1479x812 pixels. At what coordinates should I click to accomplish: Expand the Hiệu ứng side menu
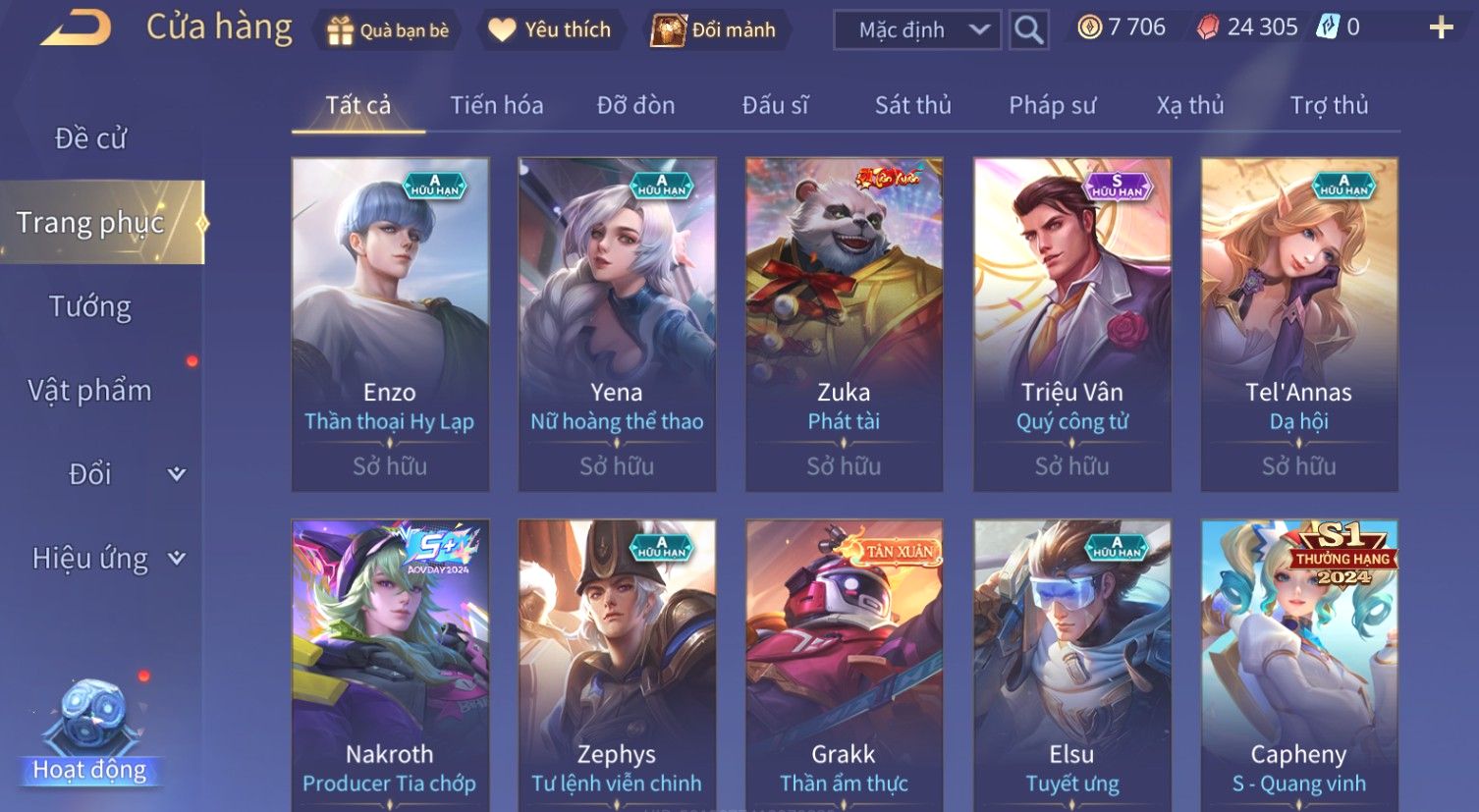[106, 559]
